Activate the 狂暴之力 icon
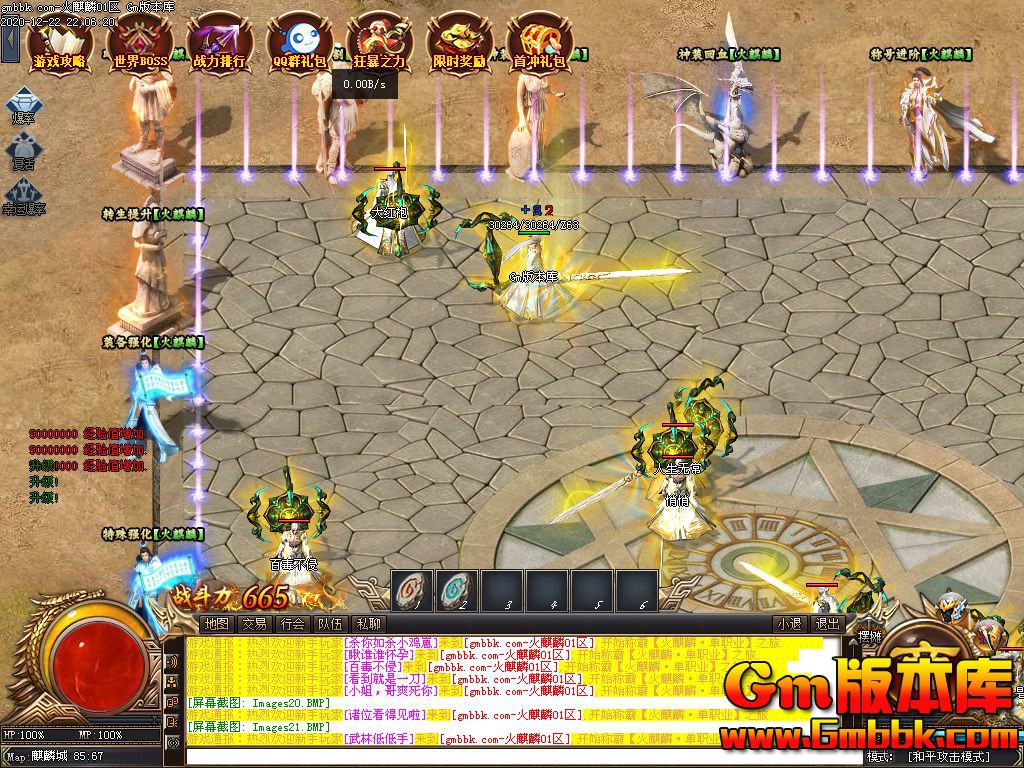The height and width of the screenshot is (768, 1024). point(380,44)
